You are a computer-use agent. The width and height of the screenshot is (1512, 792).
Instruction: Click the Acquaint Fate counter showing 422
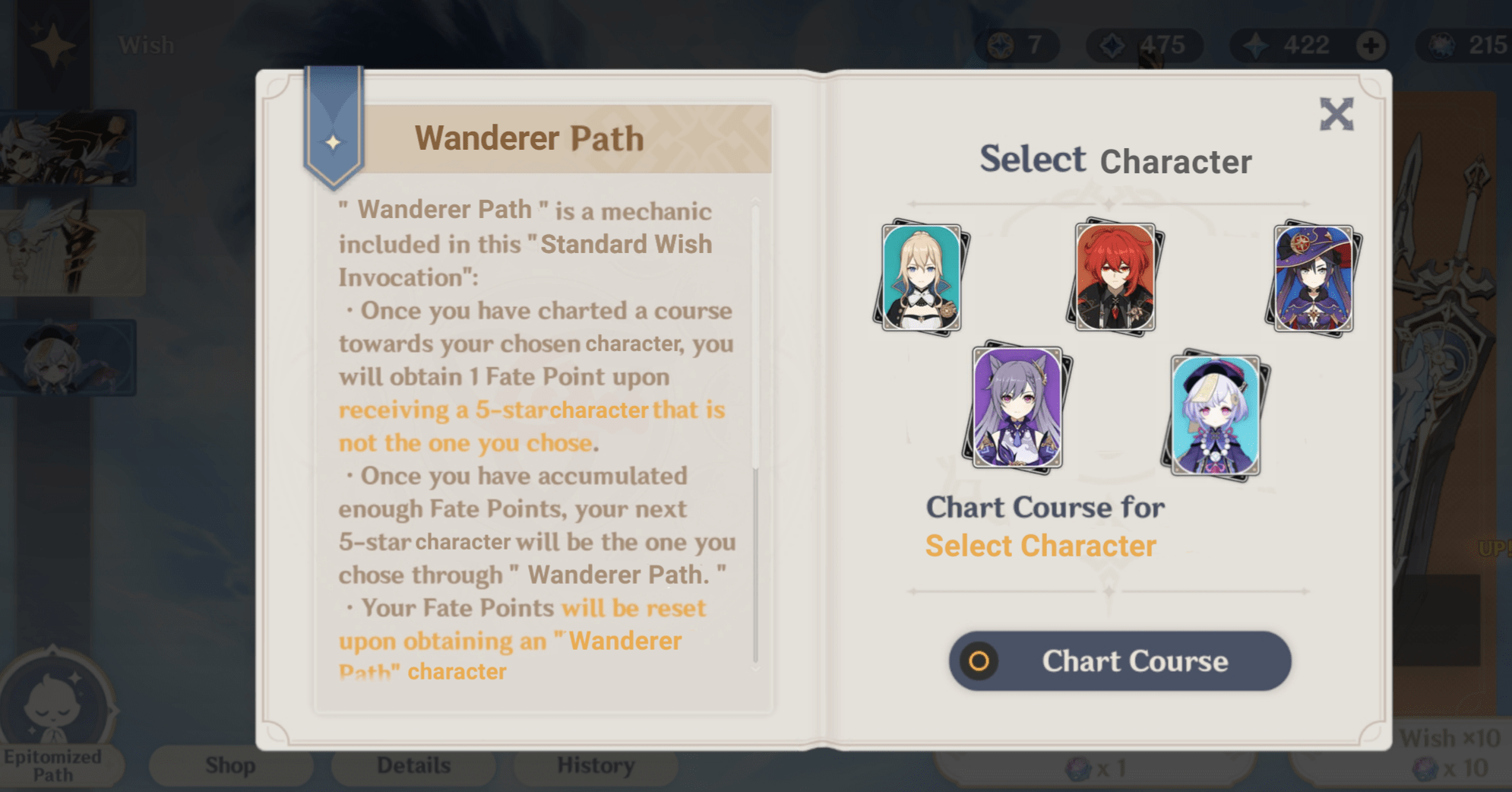[x=1288, y=44]
